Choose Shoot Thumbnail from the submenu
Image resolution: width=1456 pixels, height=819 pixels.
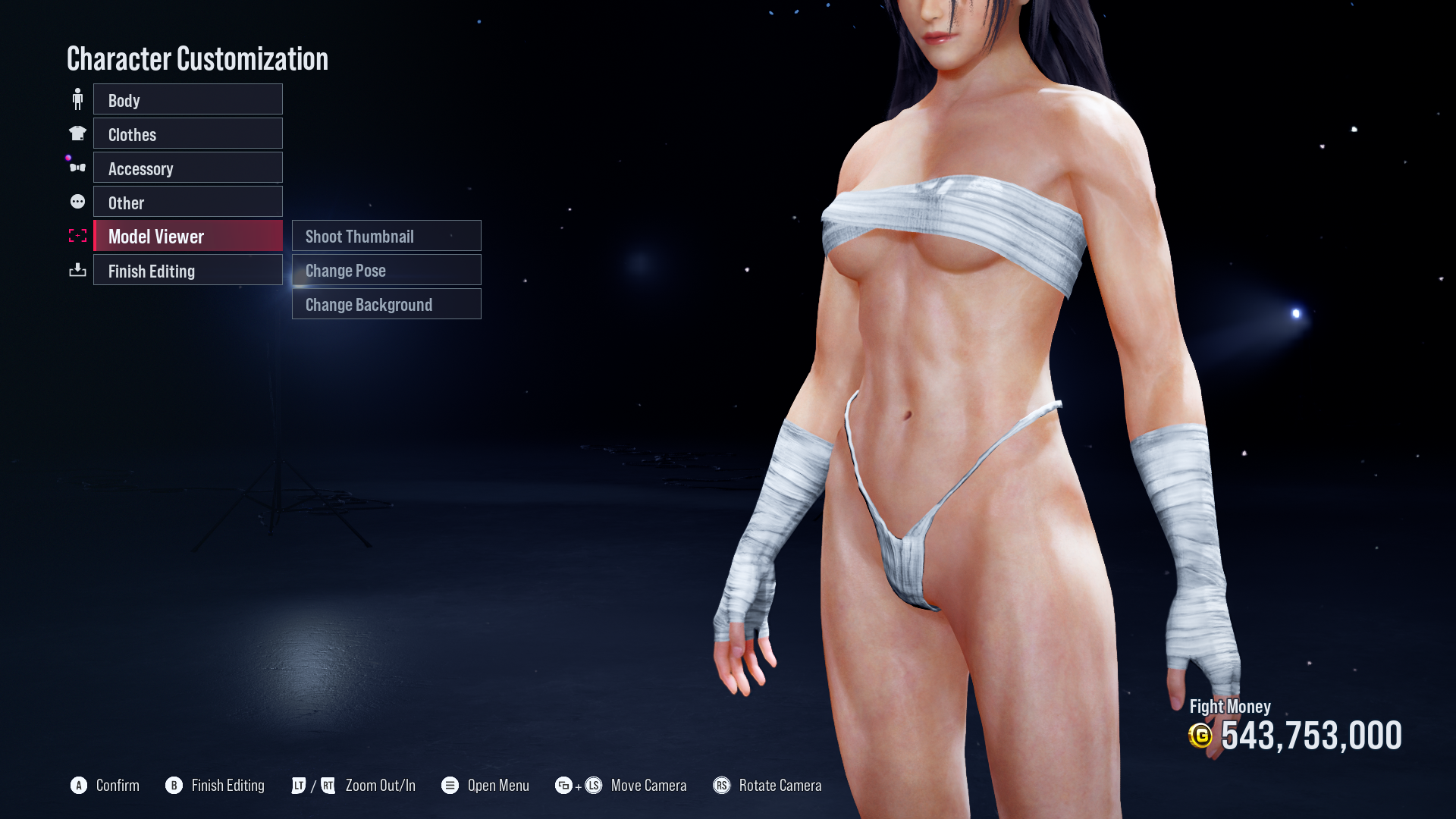click(x=386, y=236)
